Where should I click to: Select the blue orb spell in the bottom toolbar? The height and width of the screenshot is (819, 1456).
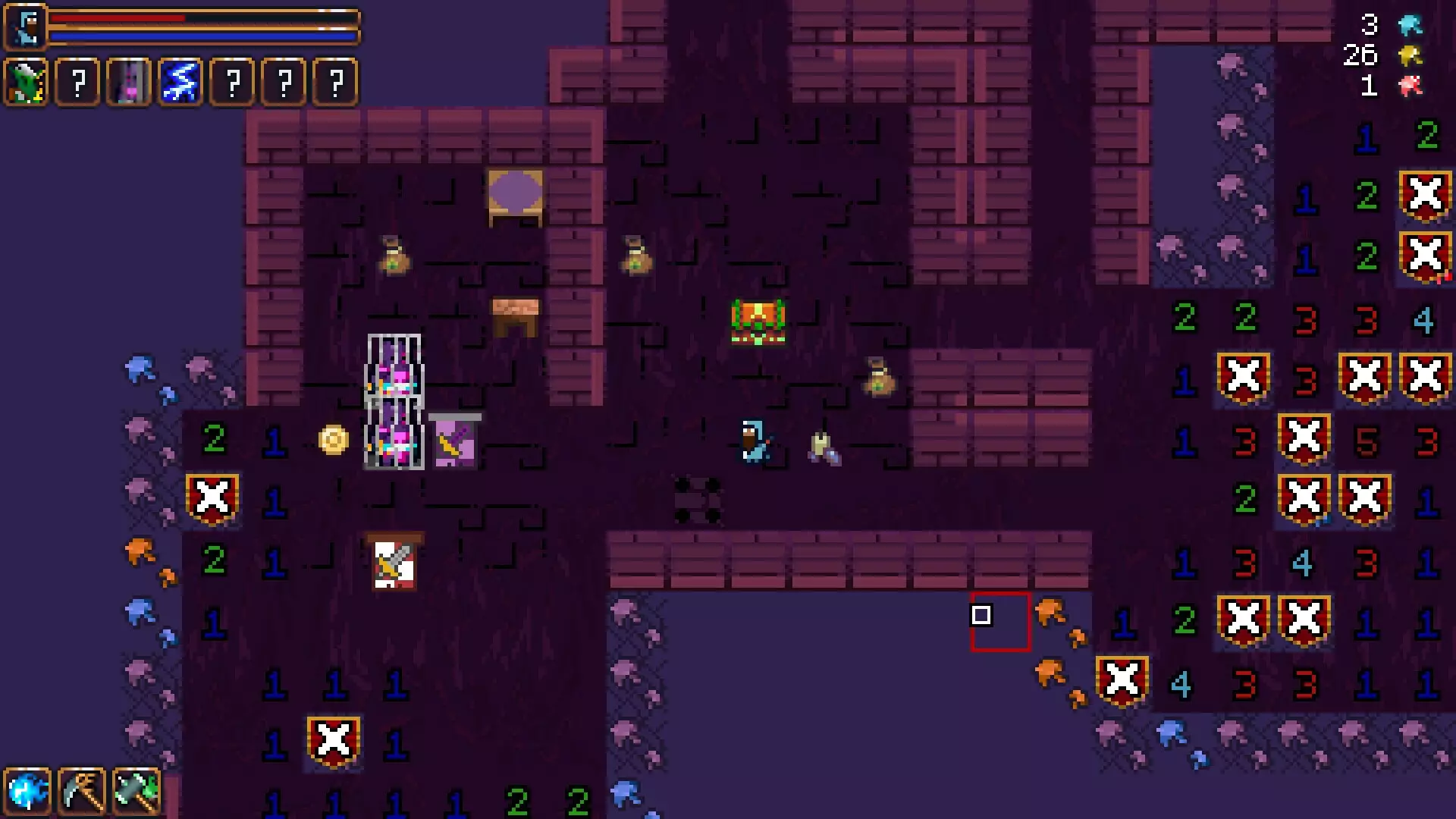[x=28, y=790]
